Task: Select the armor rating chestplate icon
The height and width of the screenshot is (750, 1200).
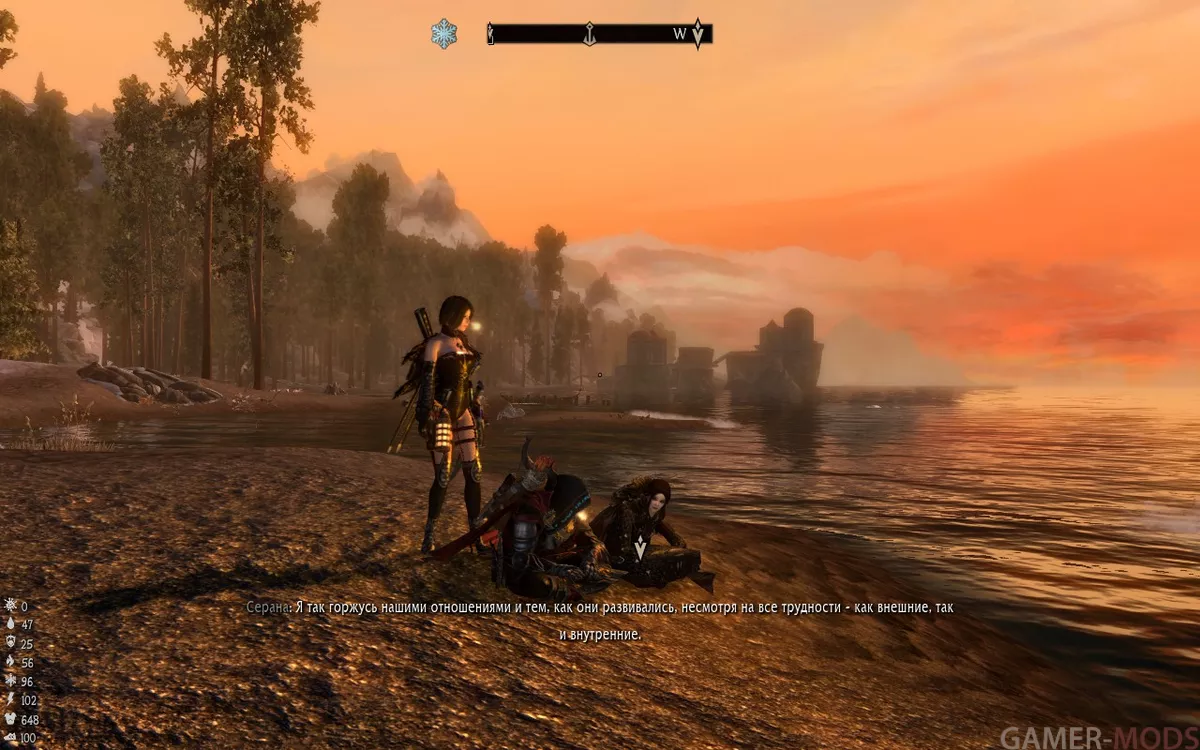Action: pos(10,719)
